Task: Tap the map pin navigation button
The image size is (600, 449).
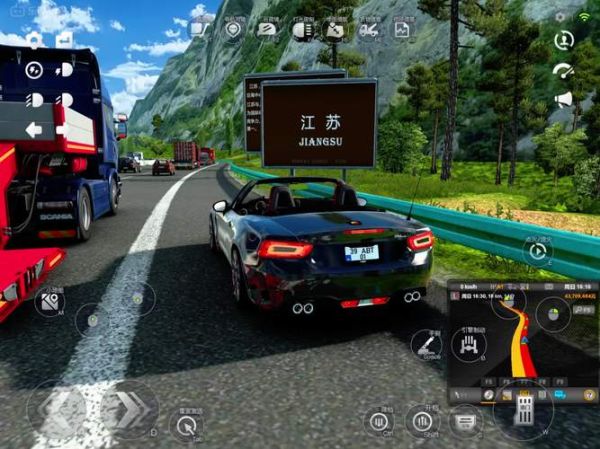Action: pos(233,29)
